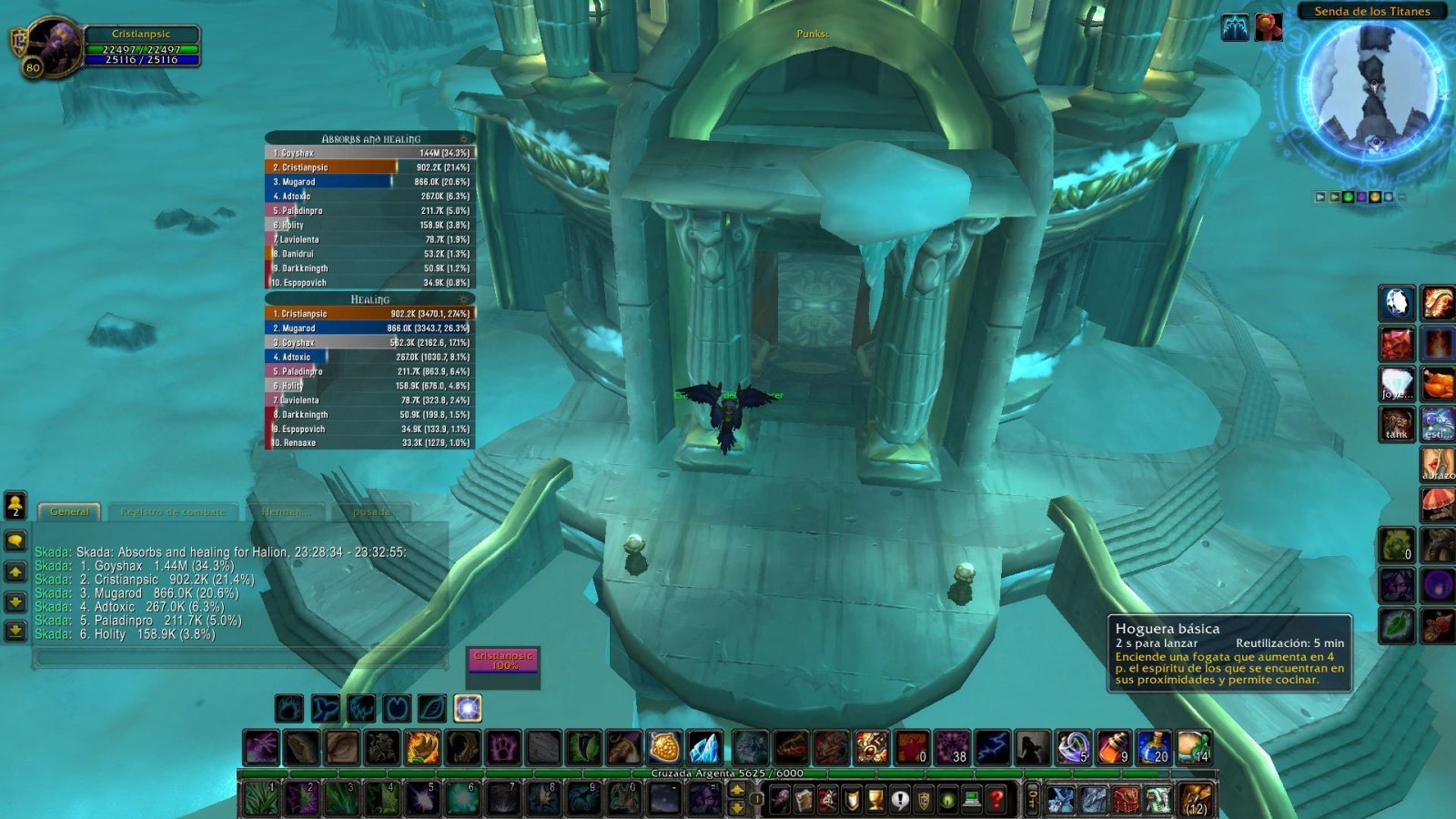Viewport: 1456px width, 819px height.
Task: Select the posada chat tab
Action: pyautogui.click(x=372, y=511)
